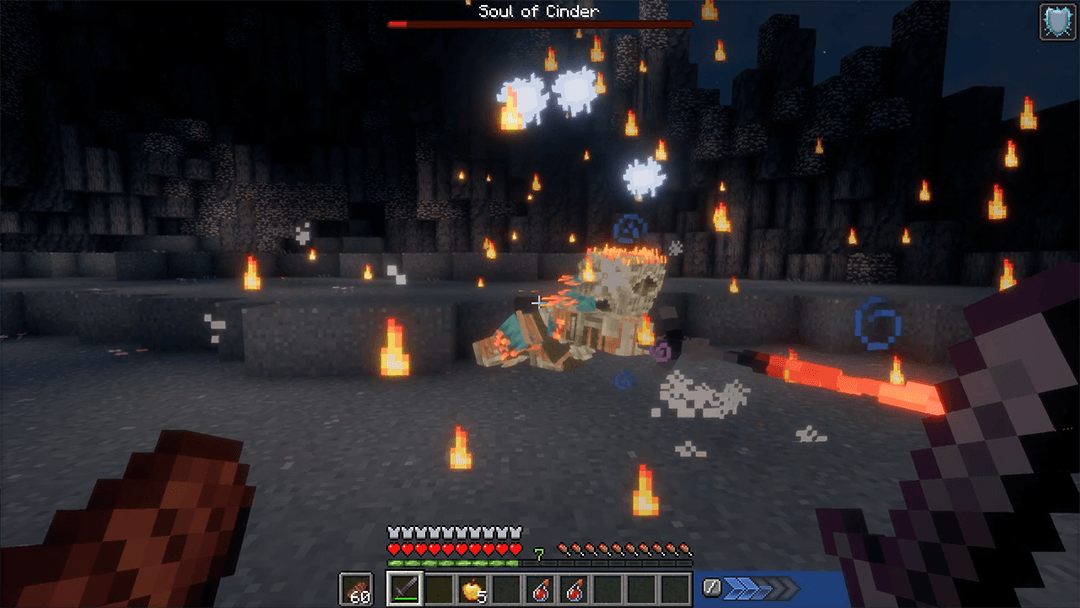This screenshot has width=1080, height=608.
Task: Select the golden apple hotbar slot
Action: (x=471, y=589)
